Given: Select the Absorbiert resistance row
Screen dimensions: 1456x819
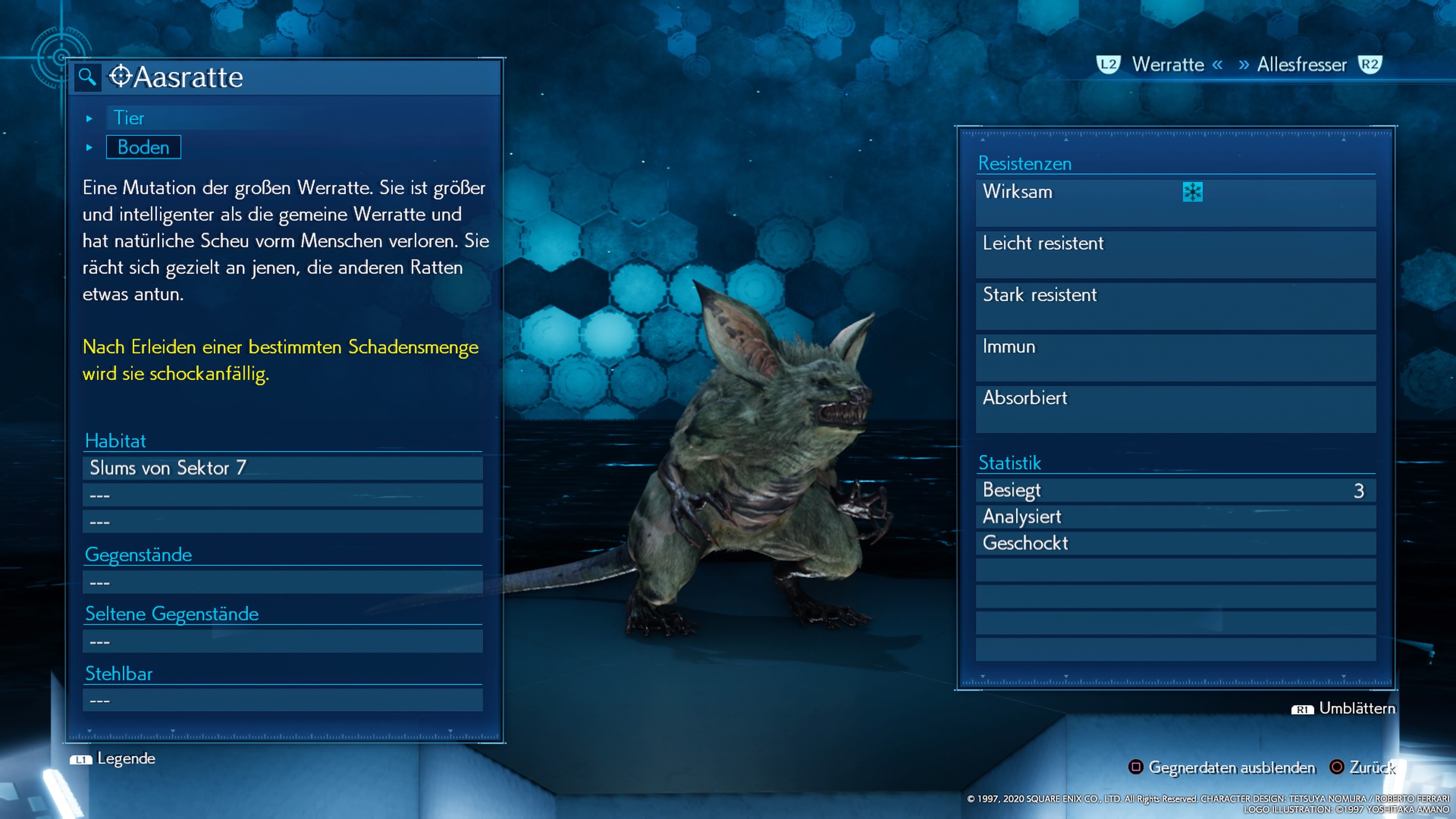Looking at the screenshot, I should 1176,408.
